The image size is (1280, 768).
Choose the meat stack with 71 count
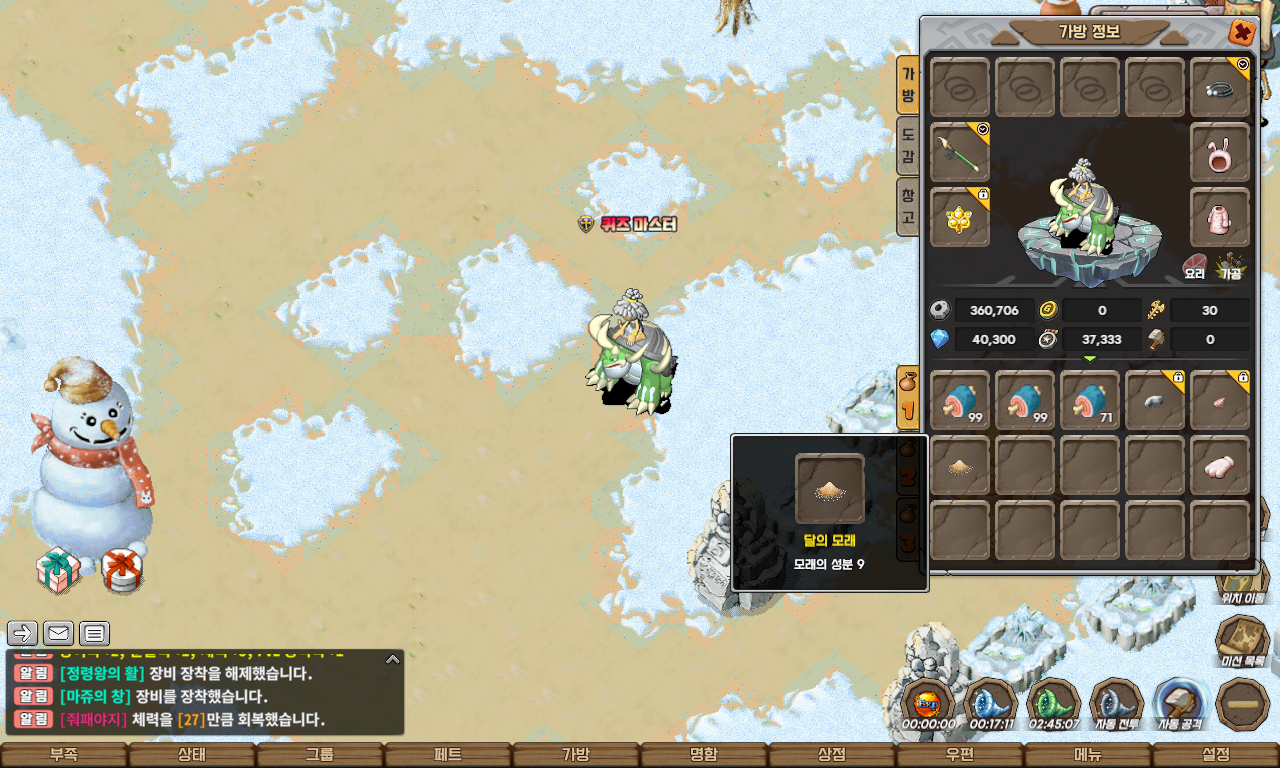point(1090,401)
